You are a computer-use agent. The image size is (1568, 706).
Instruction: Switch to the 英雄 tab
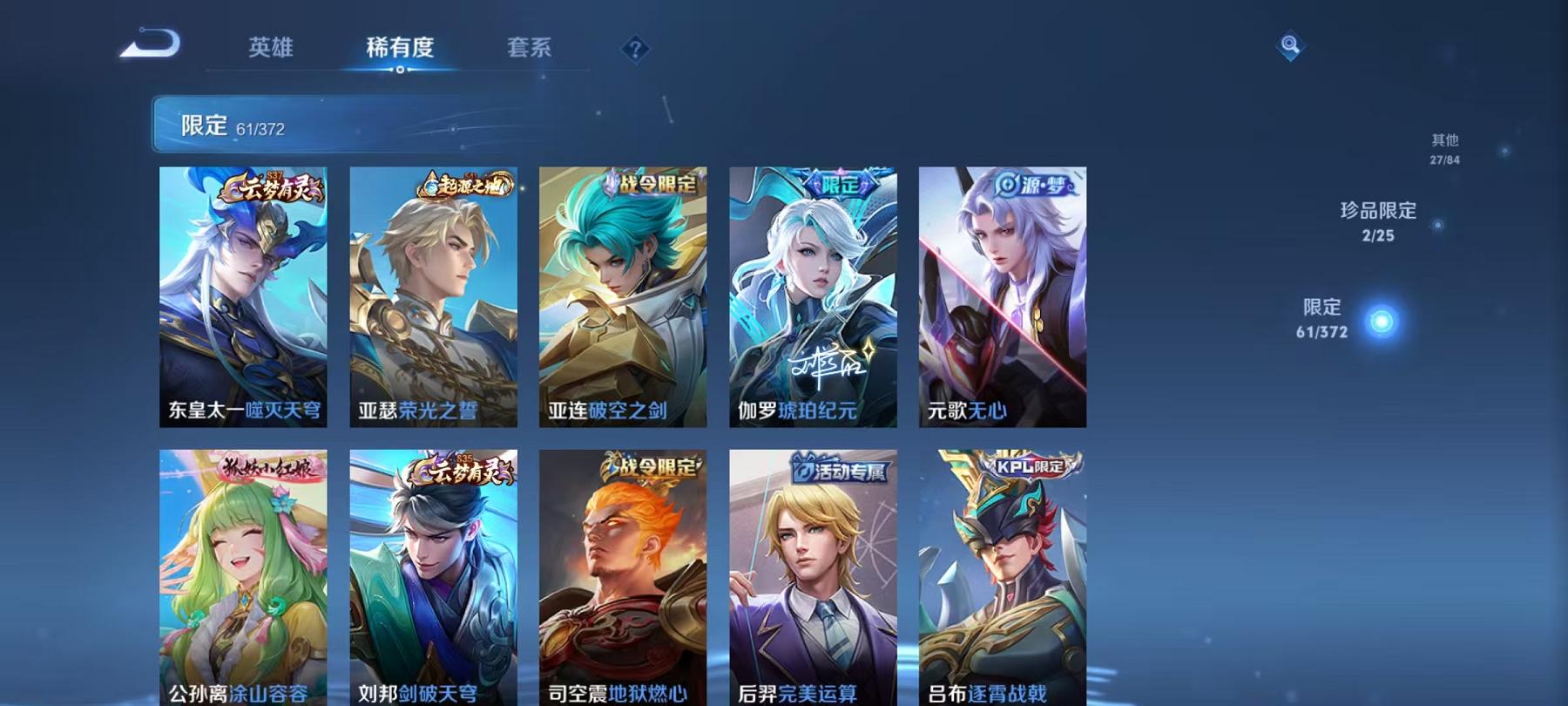272,49
